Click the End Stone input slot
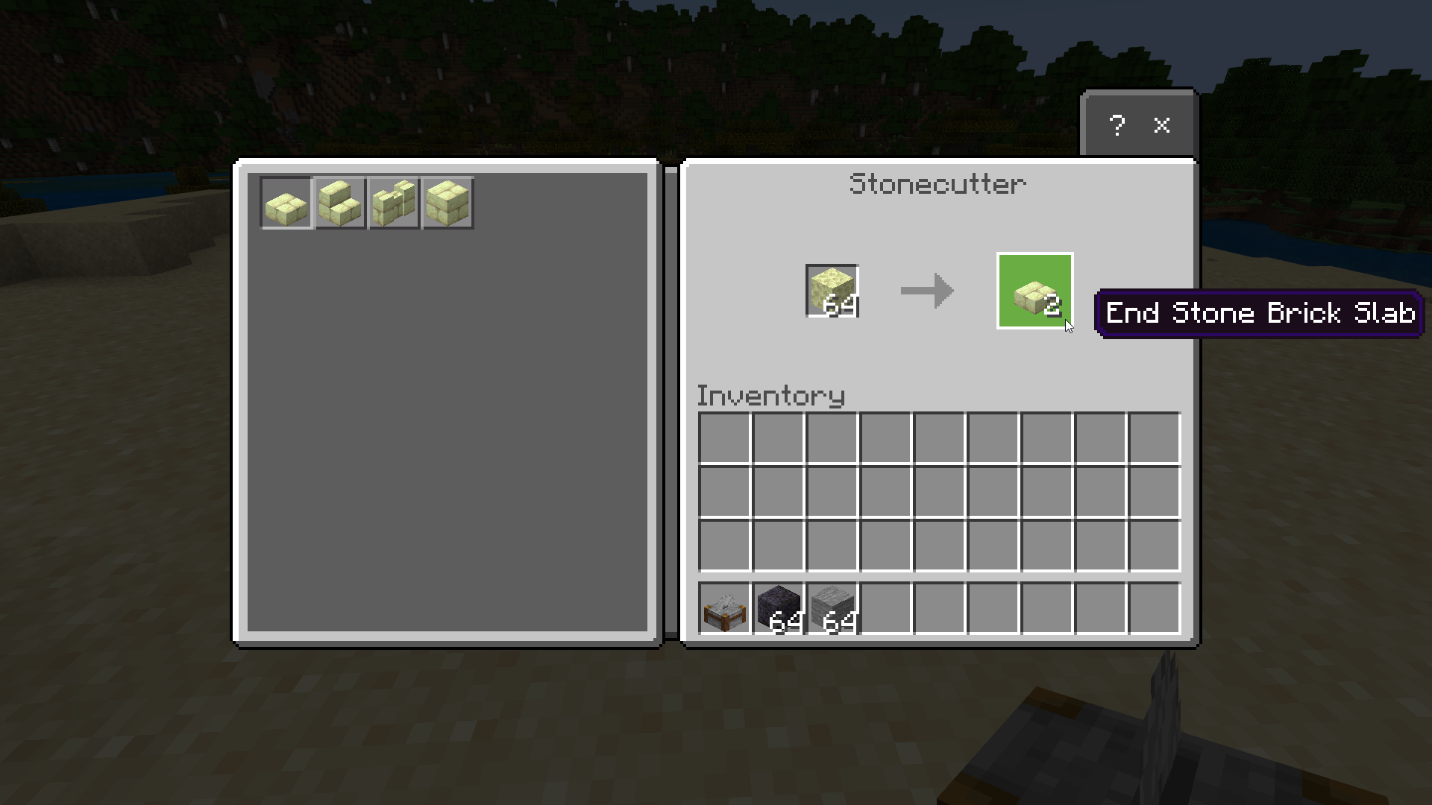Viewport: 1432px width, 805px height. coord(832,291)
